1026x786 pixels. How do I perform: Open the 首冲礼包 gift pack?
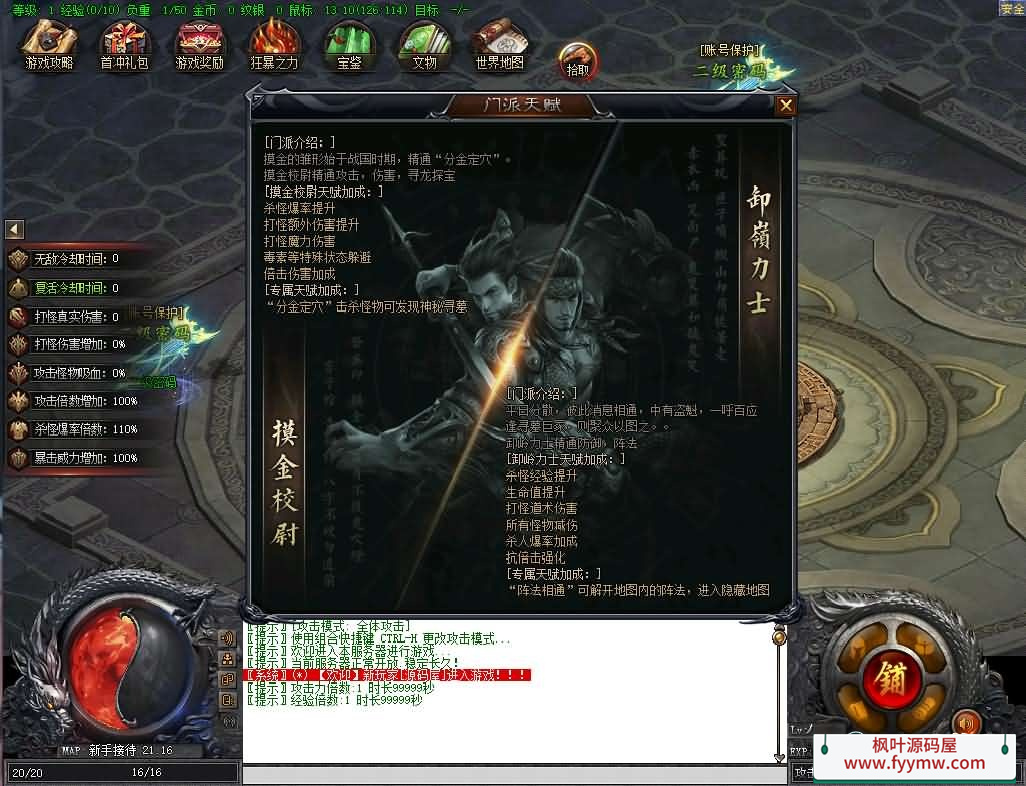coord(124,46)
